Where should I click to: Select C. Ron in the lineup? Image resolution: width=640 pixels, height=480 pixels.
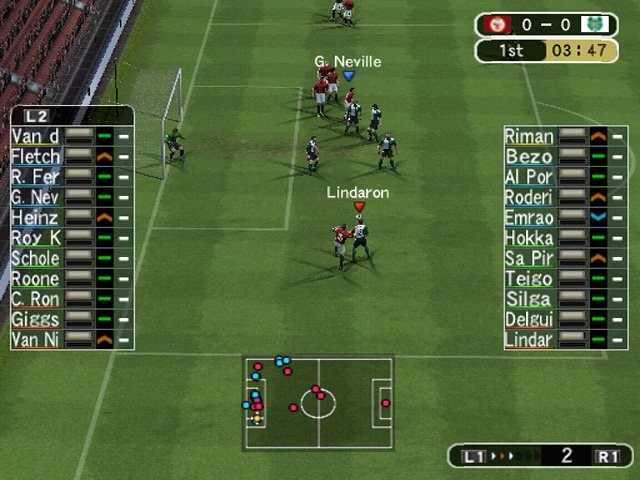[x=36, y=299]
